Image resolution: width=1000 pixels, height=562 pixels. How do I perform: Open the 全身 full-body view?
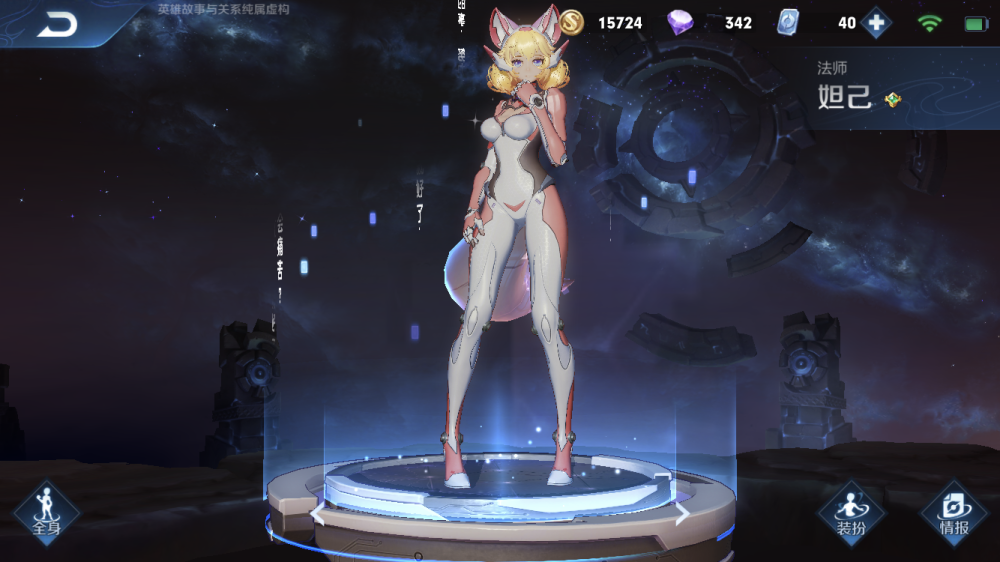pos(46,512)
